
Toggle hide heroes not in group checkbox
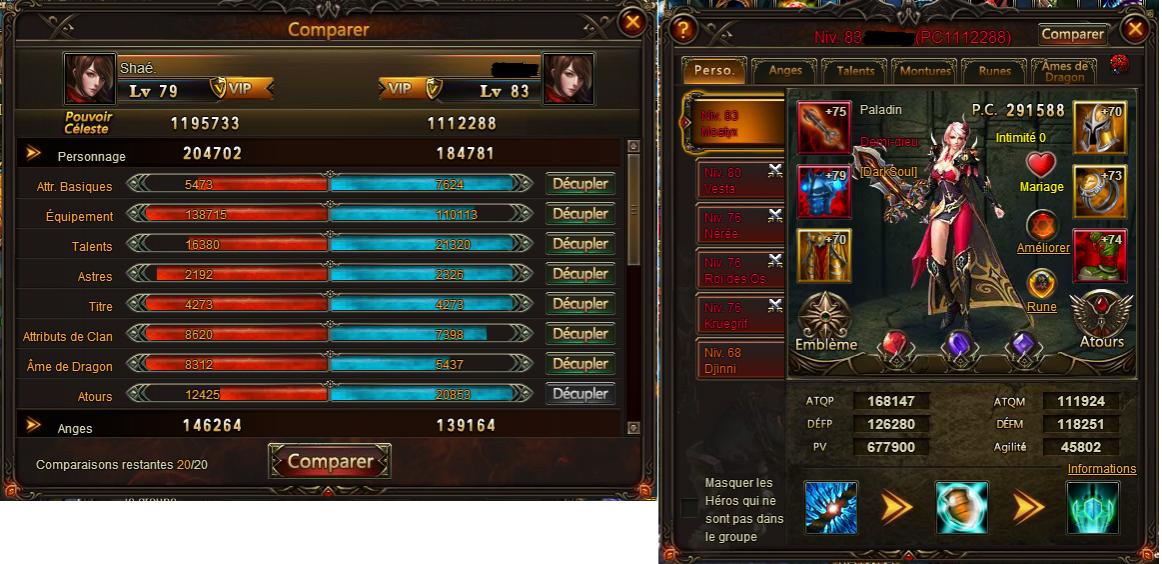[689, 508]
